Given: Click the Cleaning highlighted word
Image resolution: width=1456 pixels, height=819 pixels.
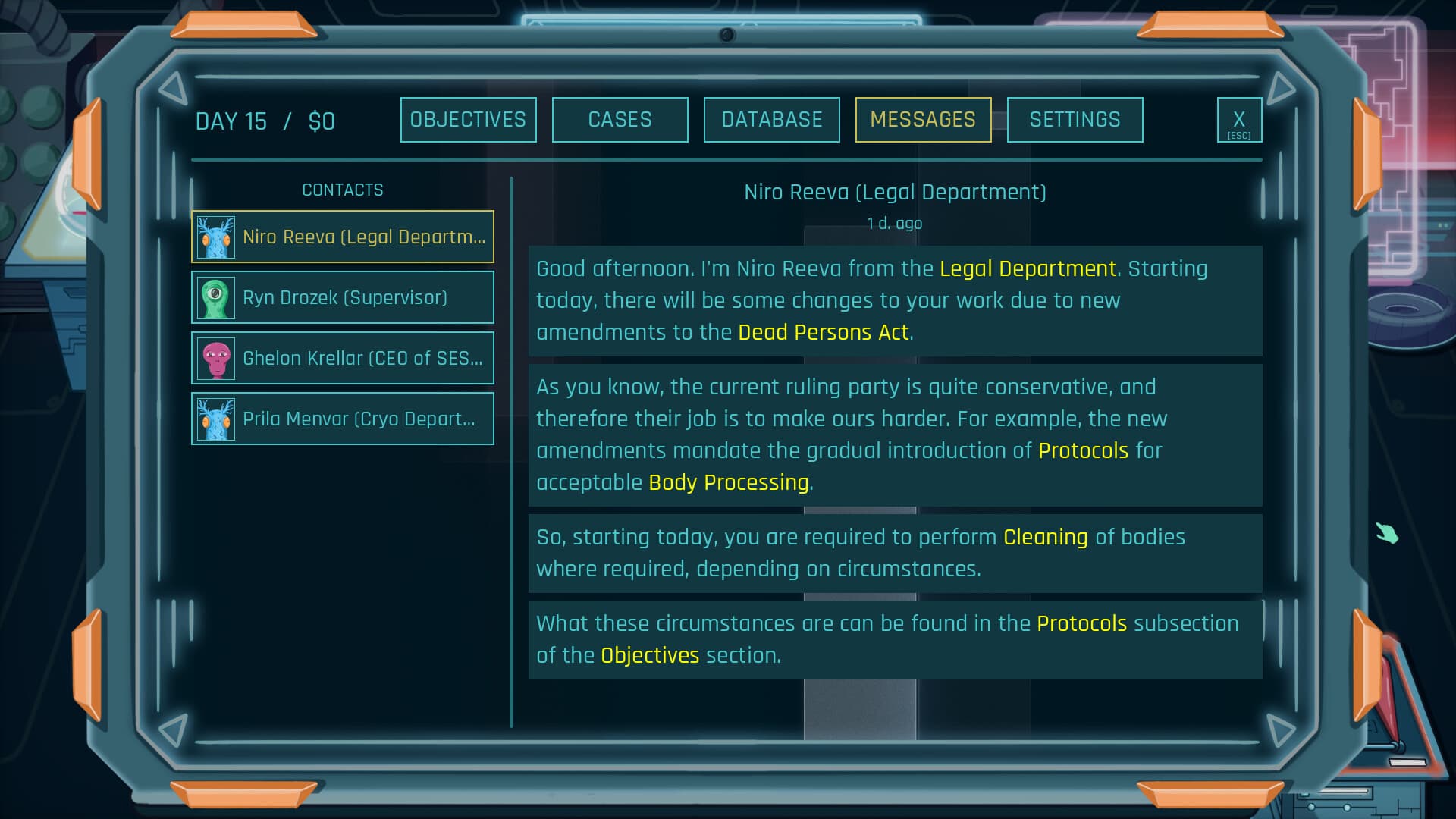Looking at the screenshot, I should pyautogui.click(x=1044, y=537).
